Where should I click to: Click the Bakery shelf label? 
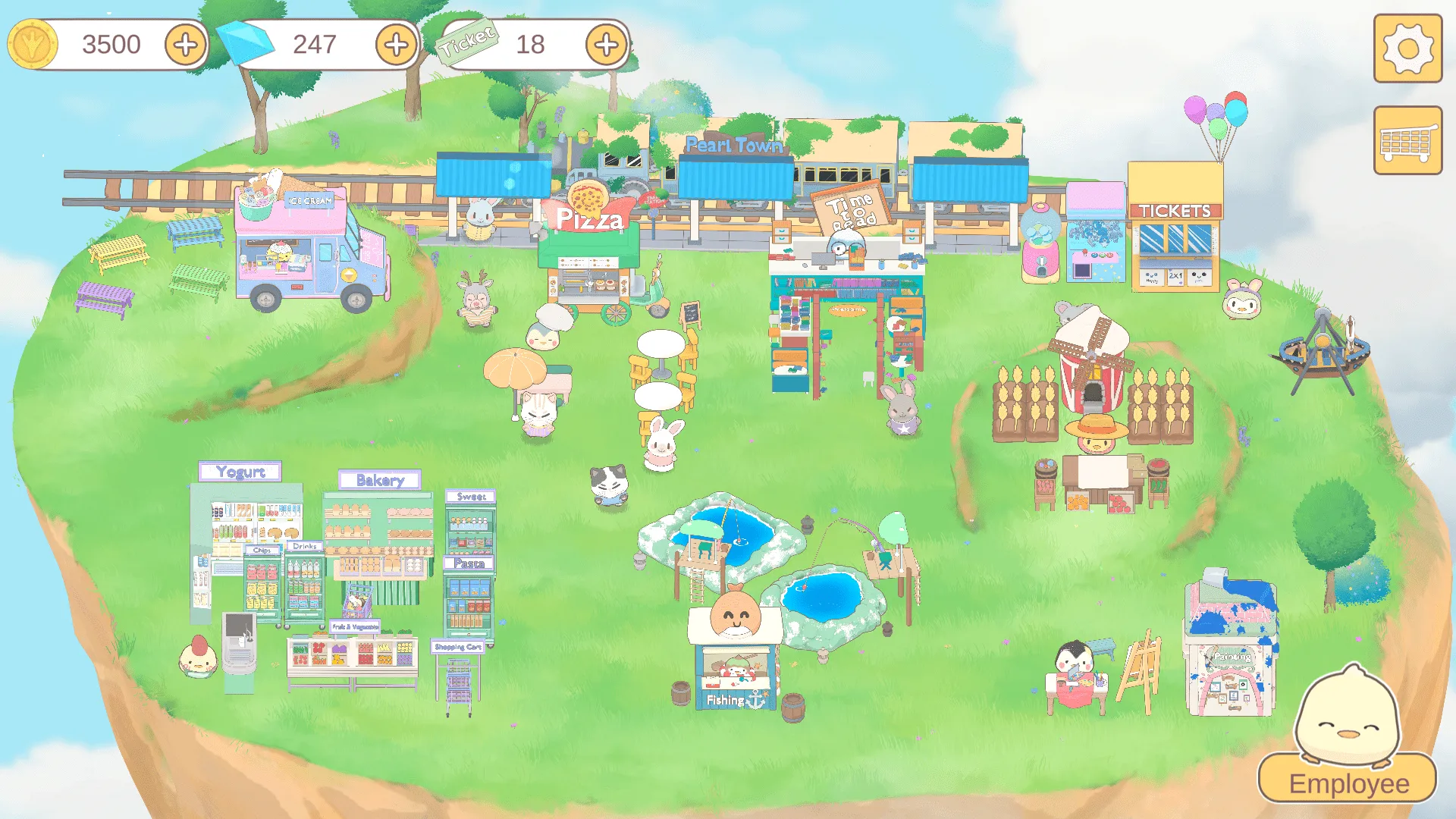coord(379,480)
